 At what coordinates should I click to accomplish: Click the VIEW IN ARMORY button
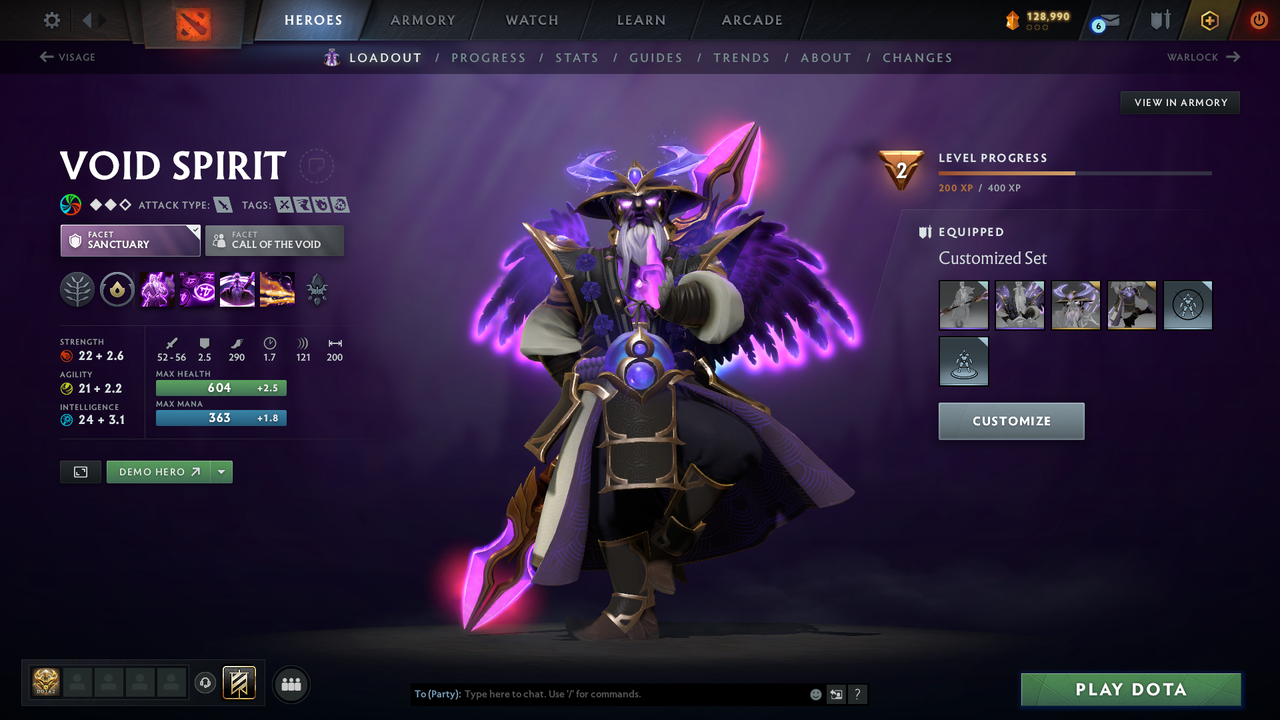(1179, 102)
